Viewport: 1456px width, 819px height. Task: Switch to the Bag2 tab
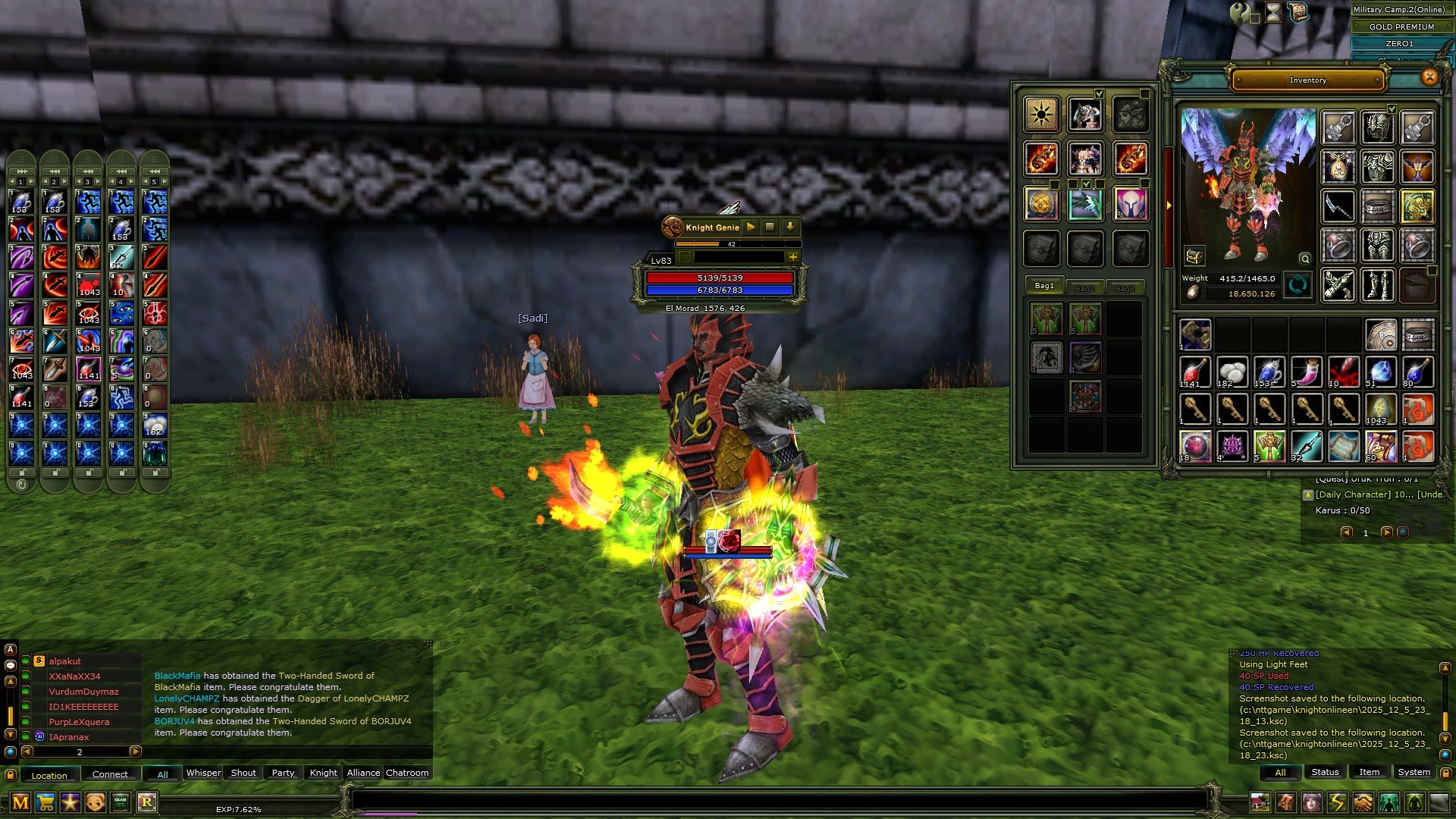[1084, 288]
